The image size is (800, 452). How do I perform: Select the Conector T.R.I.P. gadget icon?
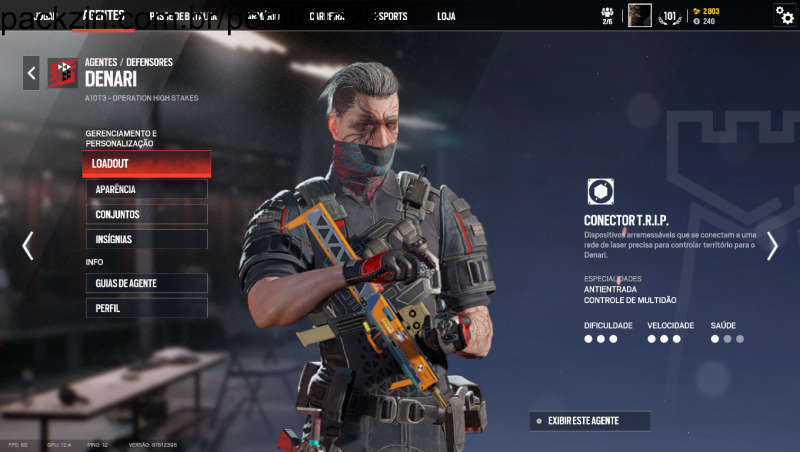(x=600, y=192)
